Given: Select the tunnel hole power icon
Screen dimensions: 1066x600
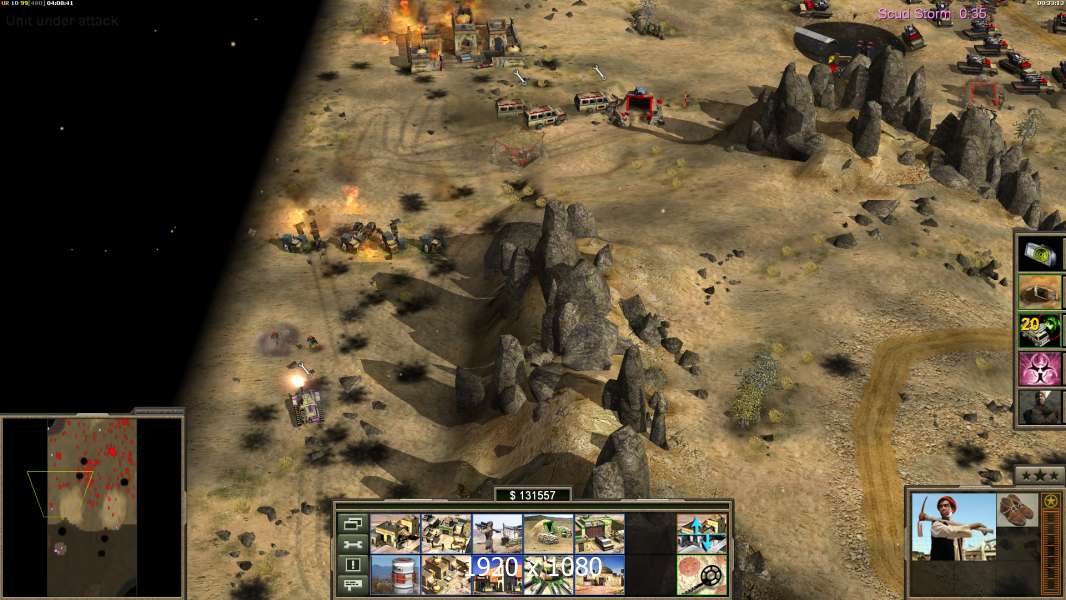Looking at the screenshot, I should 1040,292.
